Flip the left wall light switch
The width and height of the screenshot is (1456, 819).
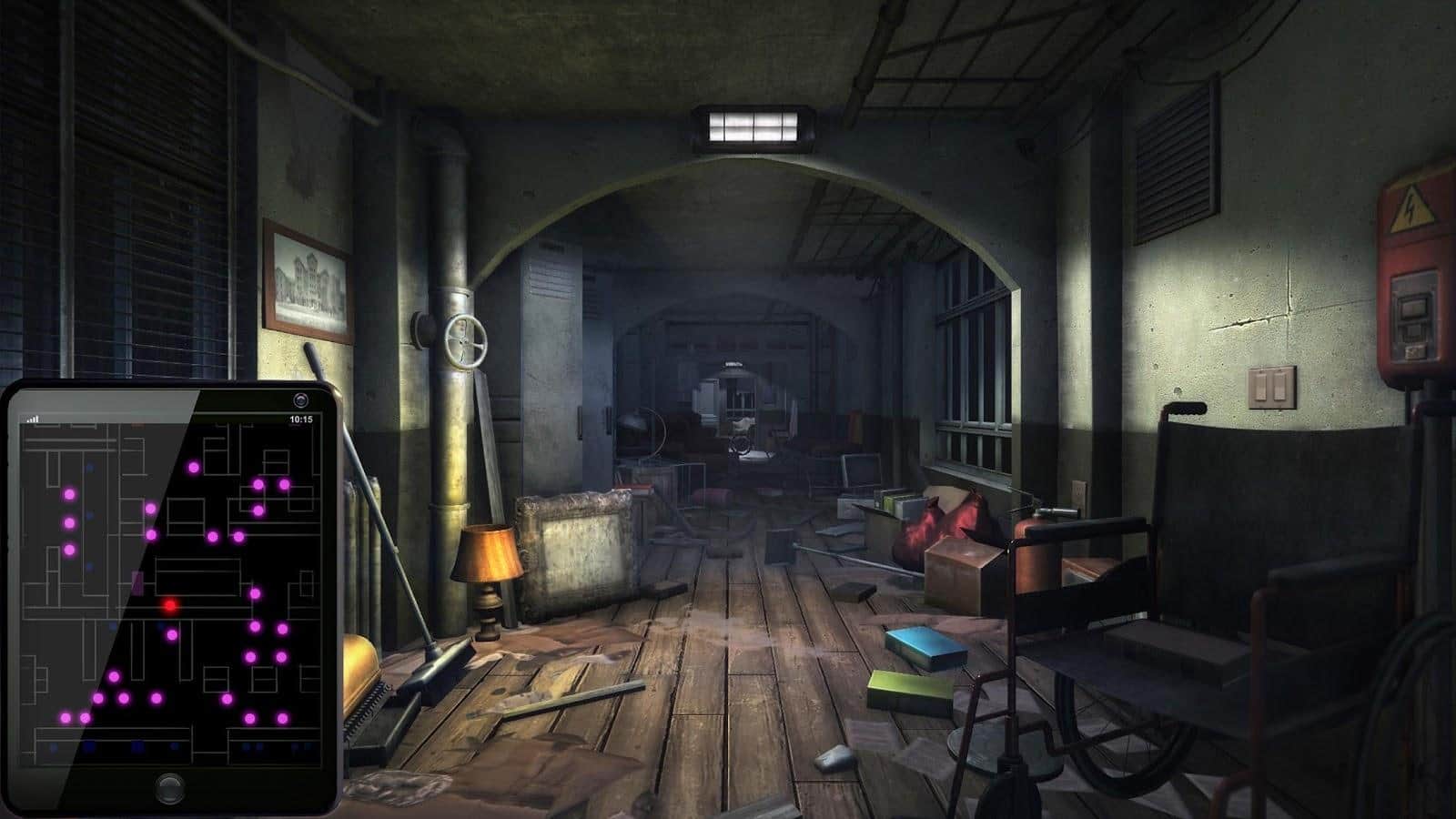(x=1260, y=387)
